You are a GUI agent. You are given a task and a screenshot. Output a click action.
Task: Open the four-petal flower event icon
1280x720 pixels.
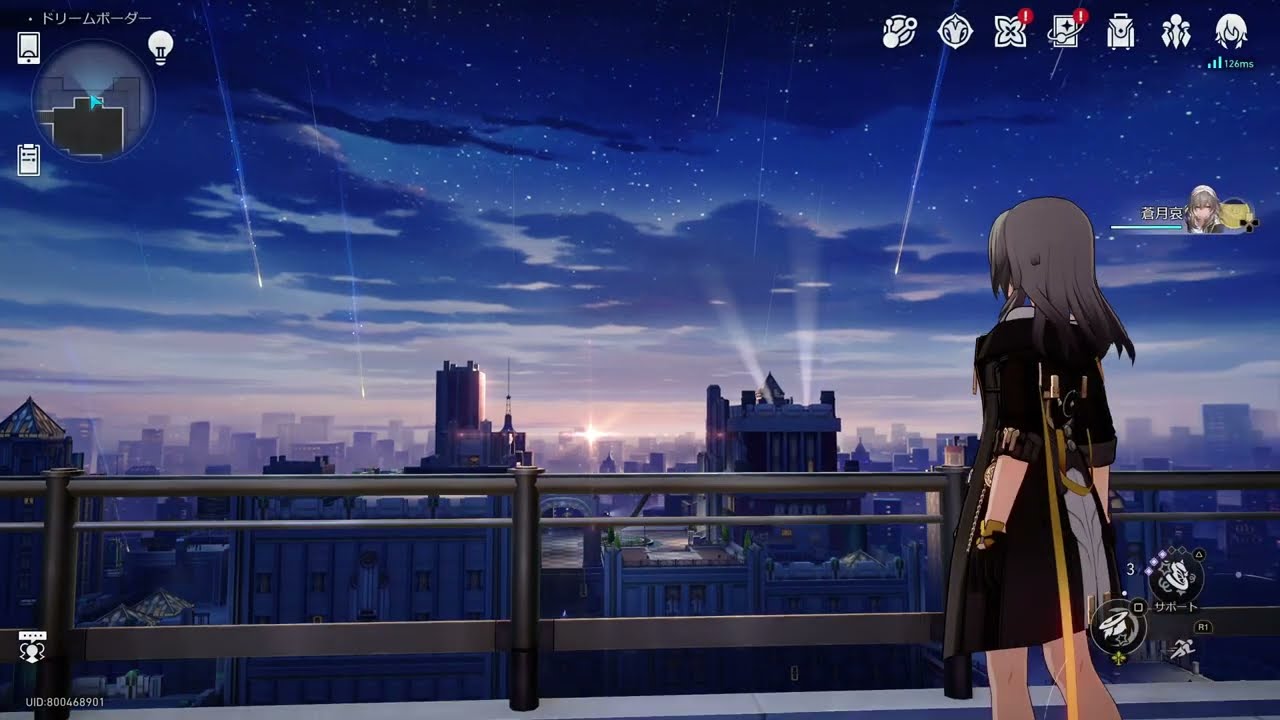pyautogui.click(x=1010, y=33)
